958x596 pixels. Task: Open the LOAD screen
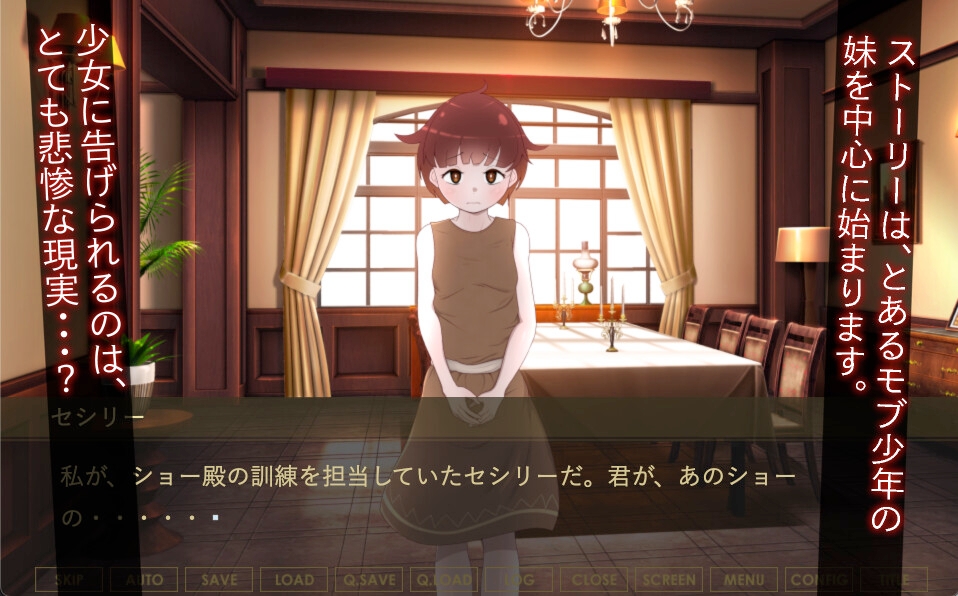point(294,580)
